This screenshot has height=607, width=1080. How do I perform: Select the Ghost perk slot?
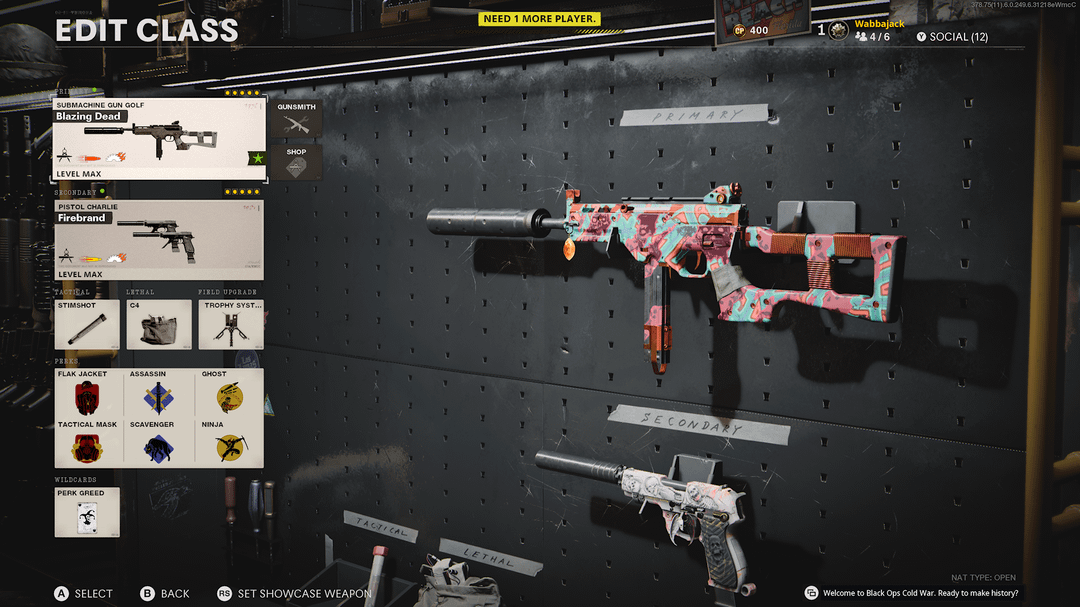click(x=230, y=393)
